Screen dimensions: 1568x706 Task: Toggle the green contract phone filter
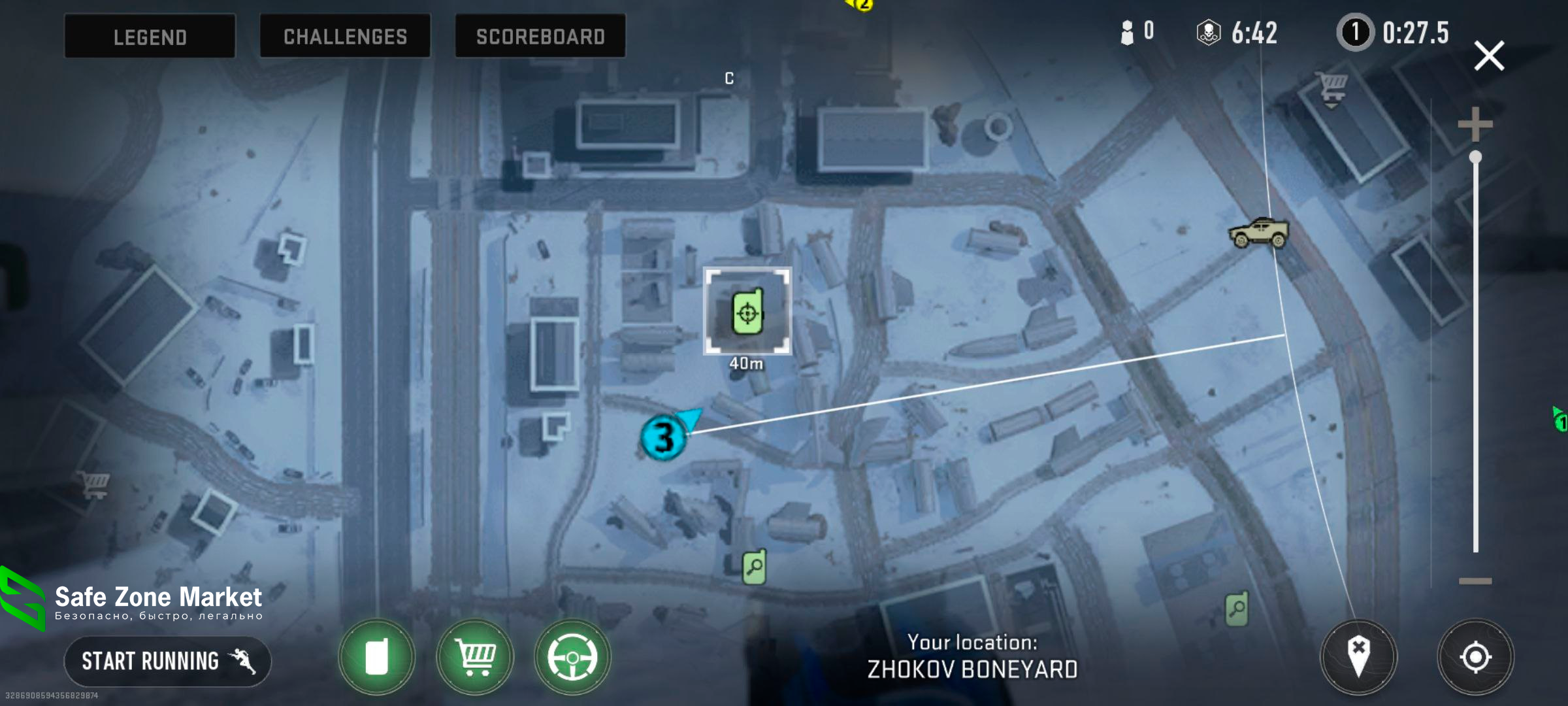tap(376, 656)
